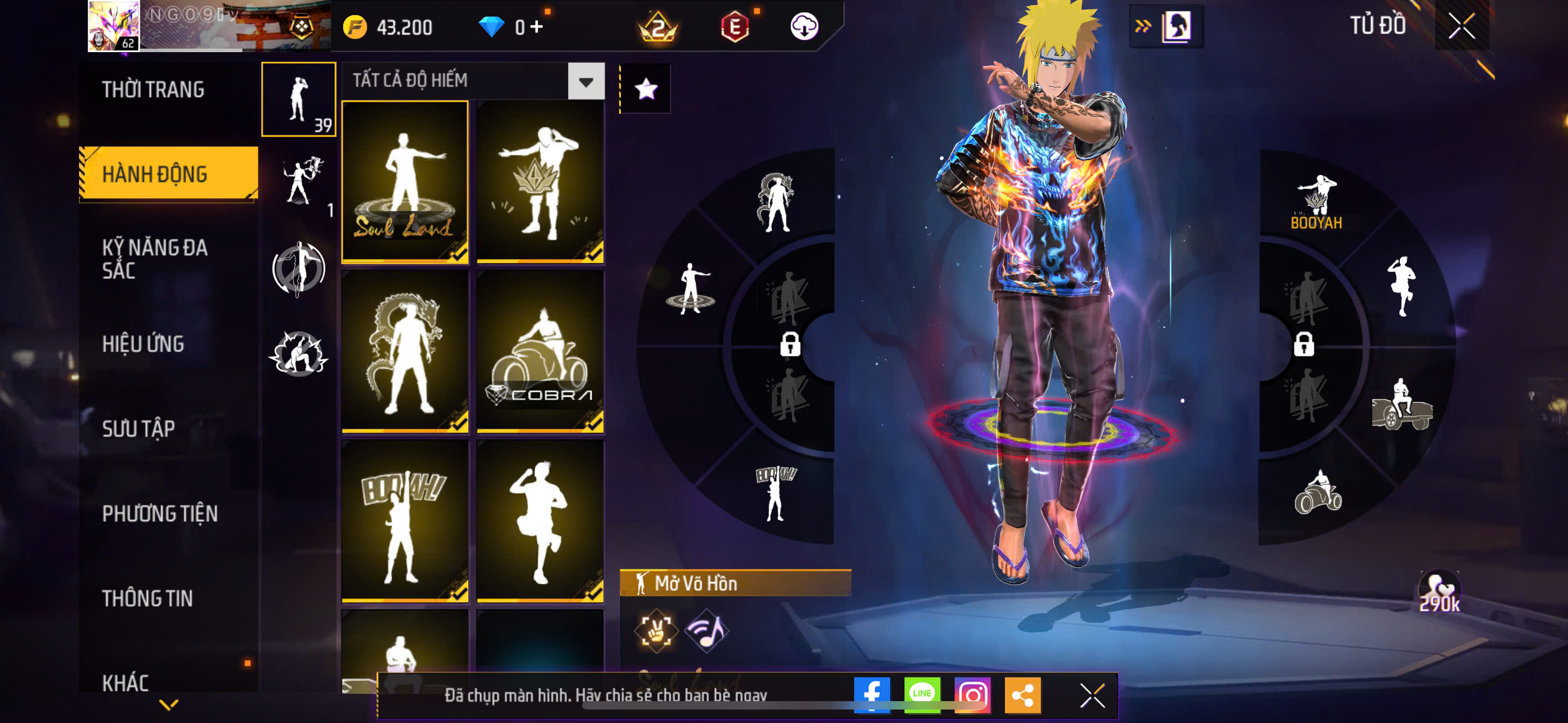
Task: Open the cloud download icon
Action: coord(804,27)
